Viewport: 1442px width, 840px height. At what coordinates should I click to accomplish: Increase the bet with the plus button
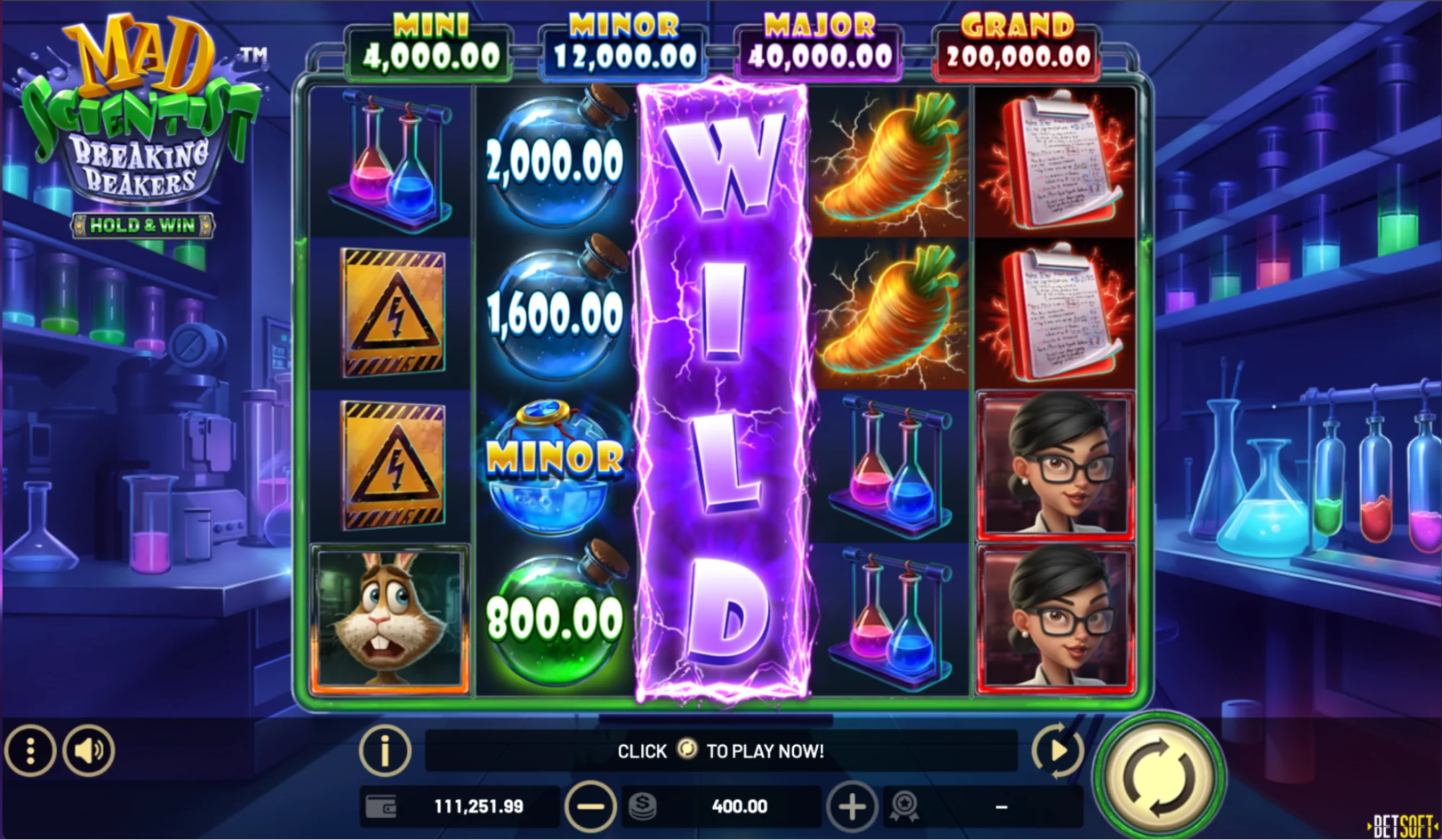coord(851,806)
